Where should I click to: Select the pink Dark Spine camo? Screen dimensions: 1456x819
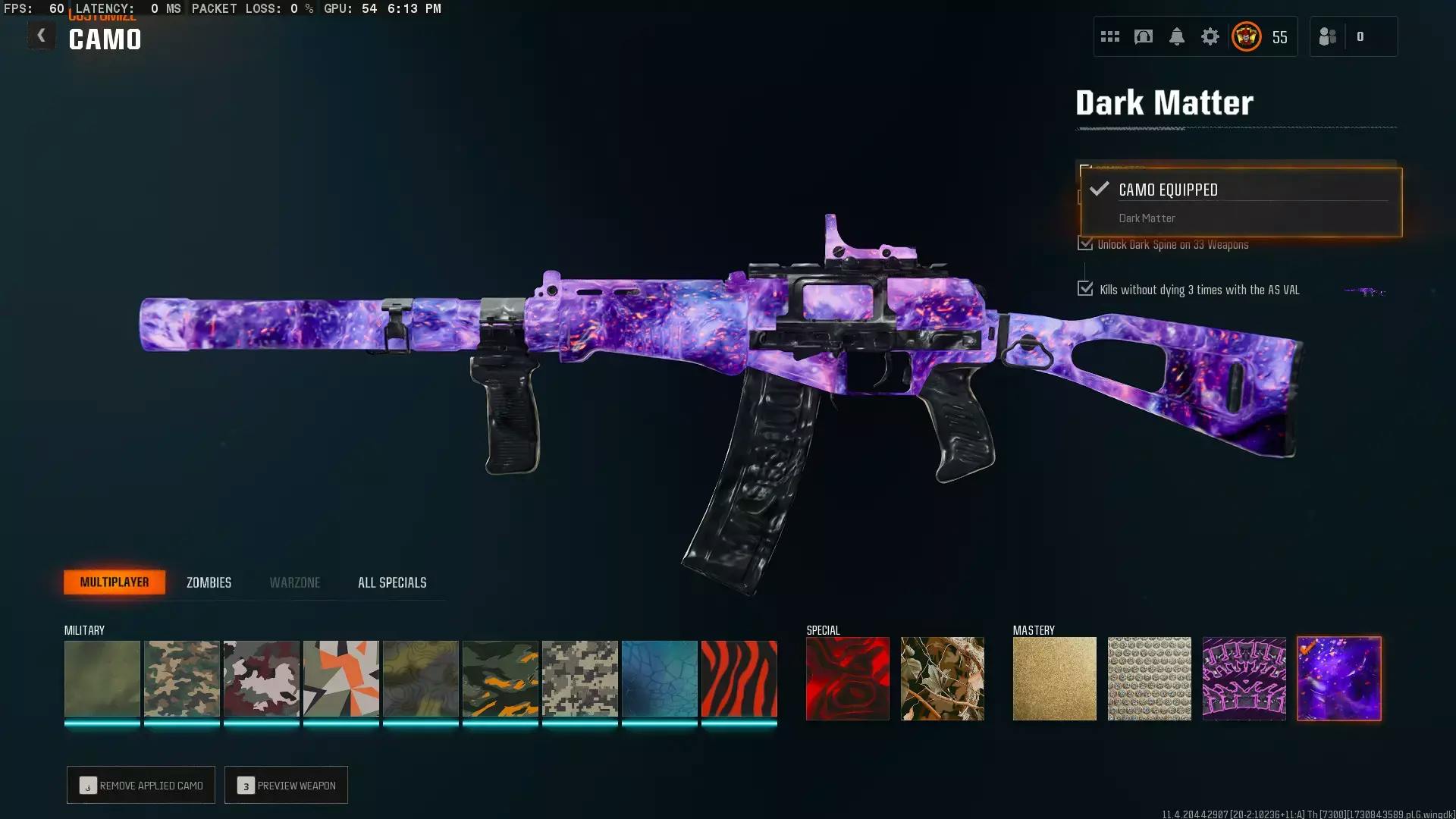1244,679
